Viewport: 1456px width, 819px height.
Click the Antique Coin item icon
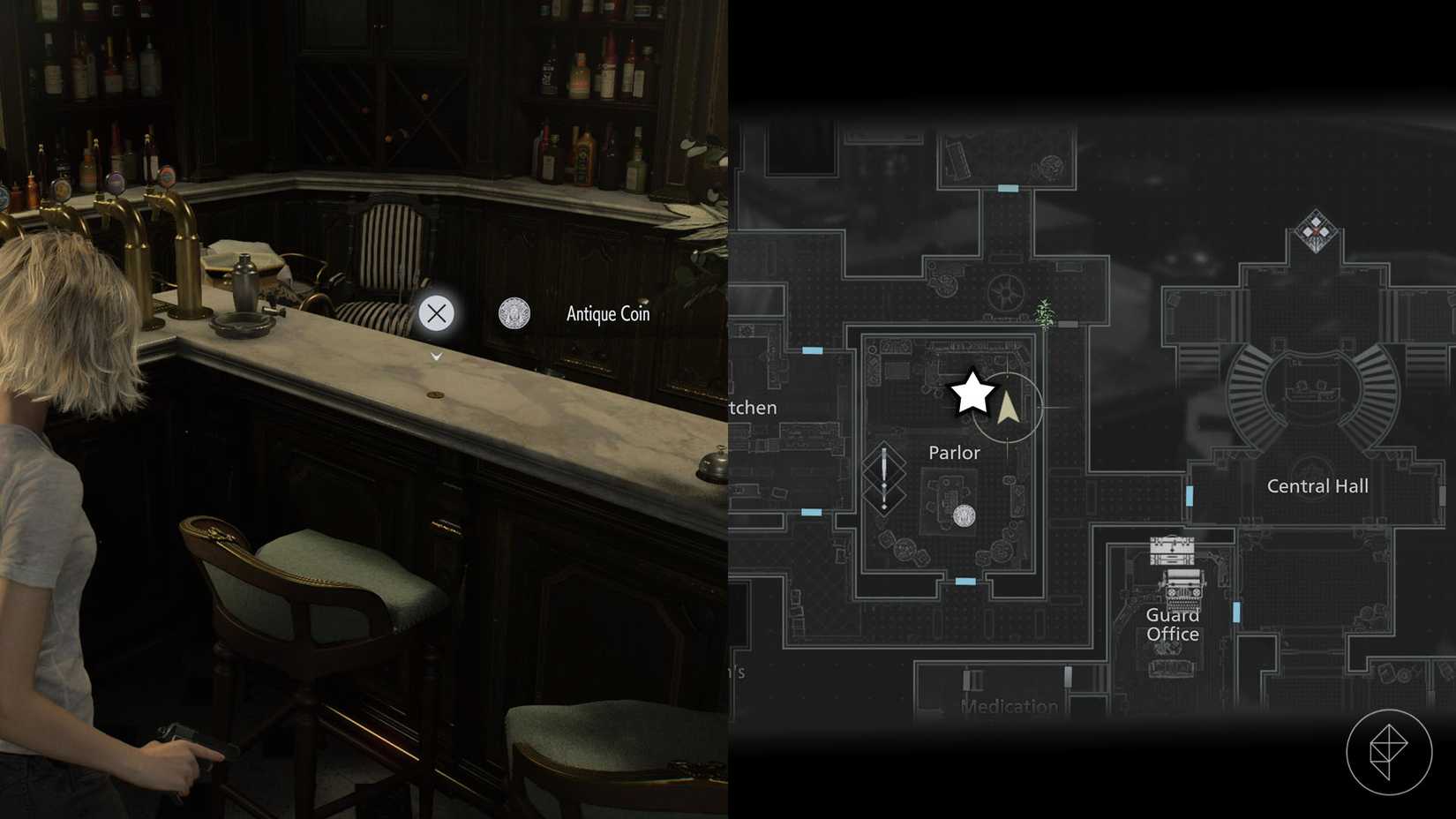coord(514,313)
